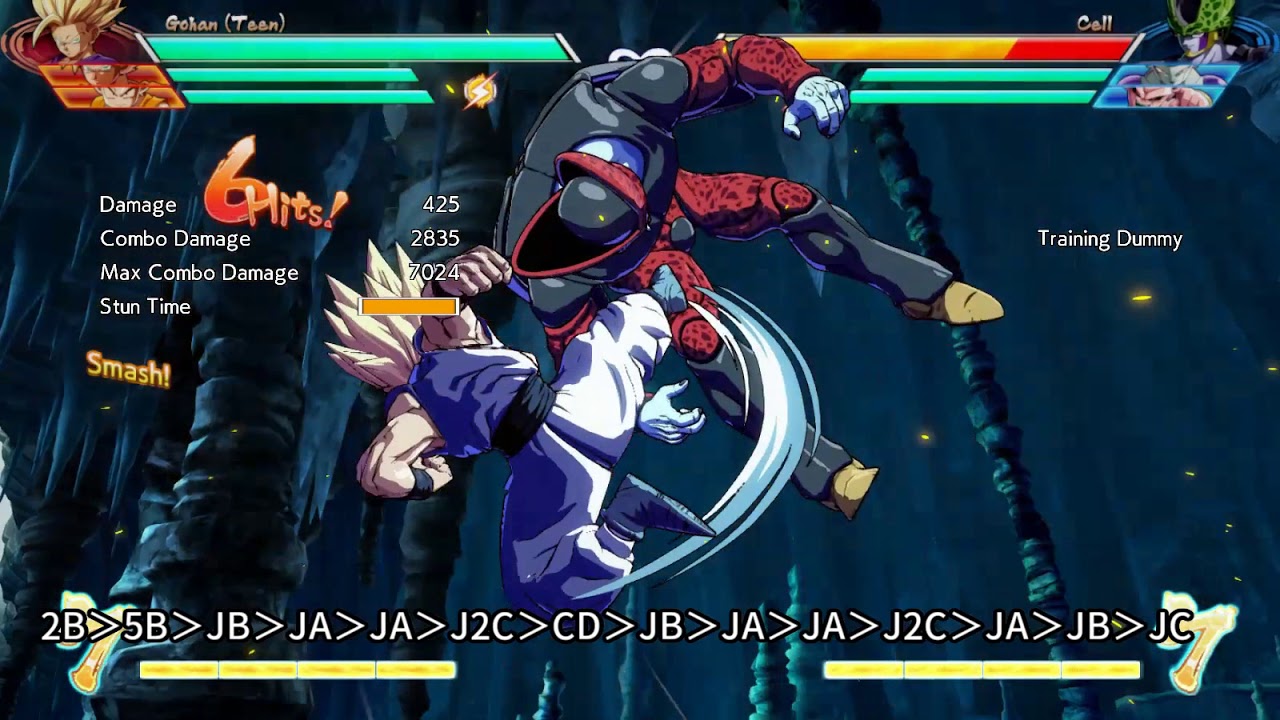Toggle the Training Dummy label
Viewport: 1280px width, 720px height.
pos(1108,240)
